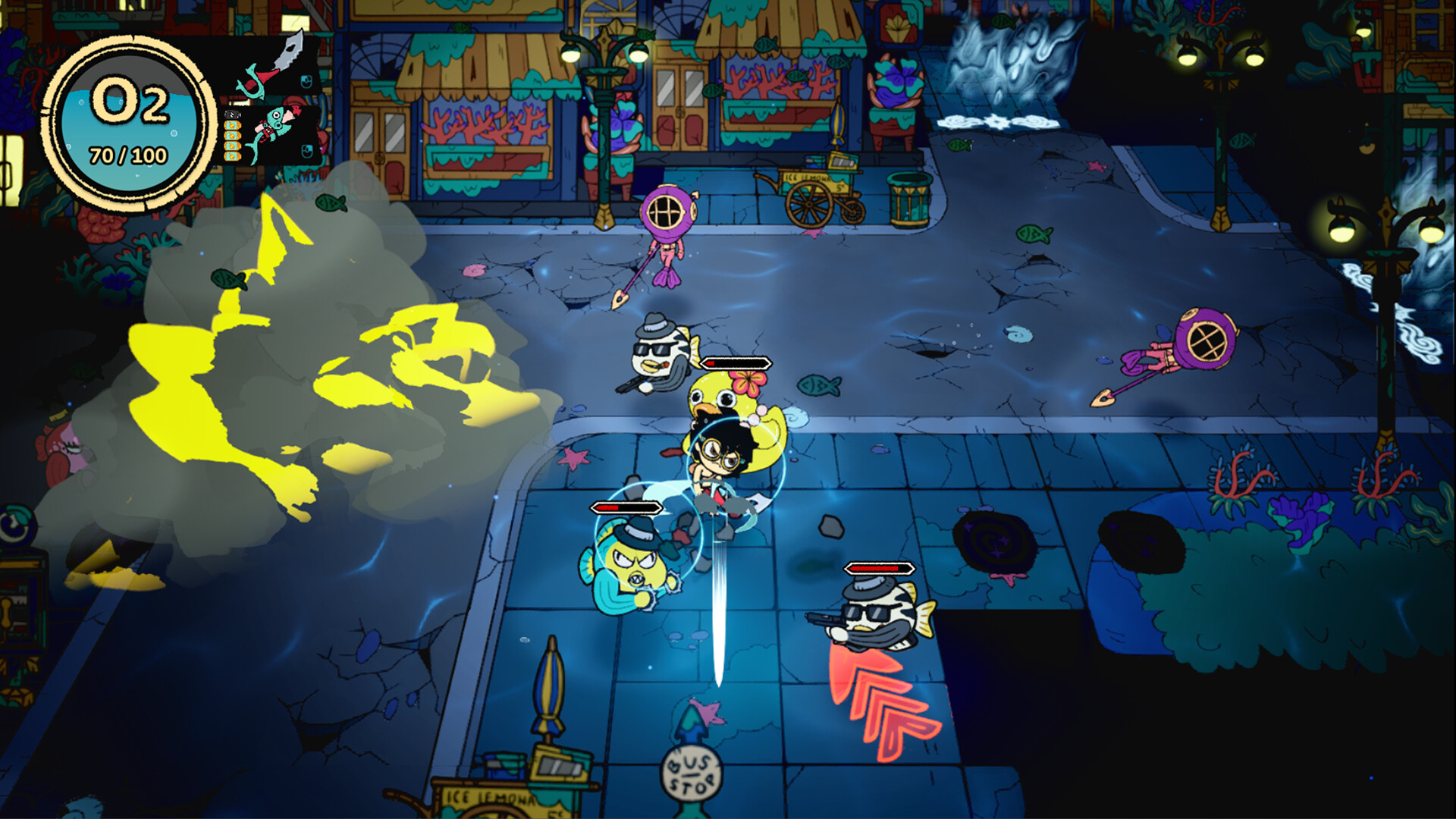Click the left-click mouse hint icon beside the sword
Viewport: 1456px width, 819px height.
click(306, 82)
